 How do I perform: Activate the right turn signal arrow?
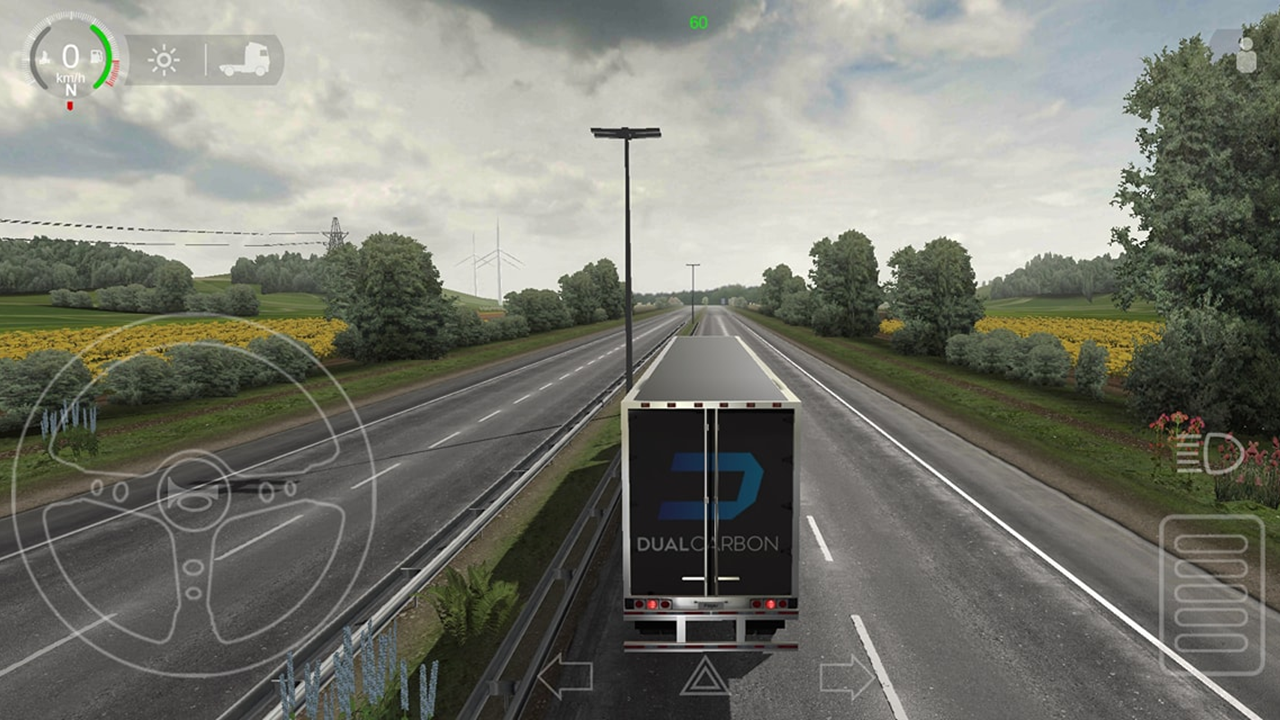pos(847,677)
